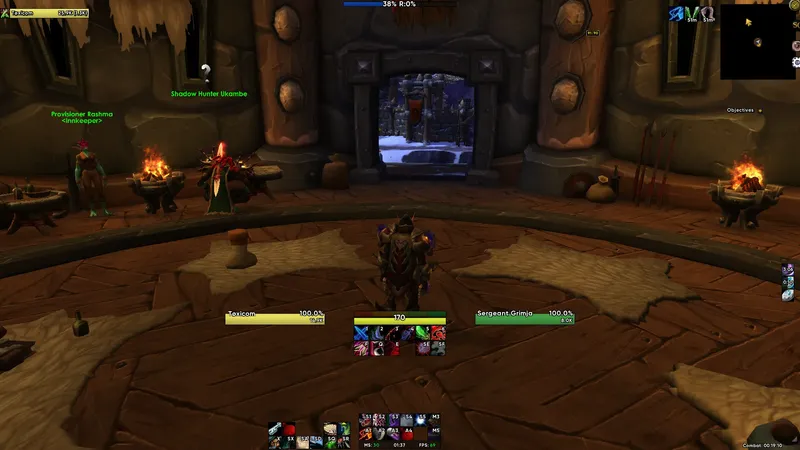
Task: Click the Objectives tracker header
Action: coord(740,110)
